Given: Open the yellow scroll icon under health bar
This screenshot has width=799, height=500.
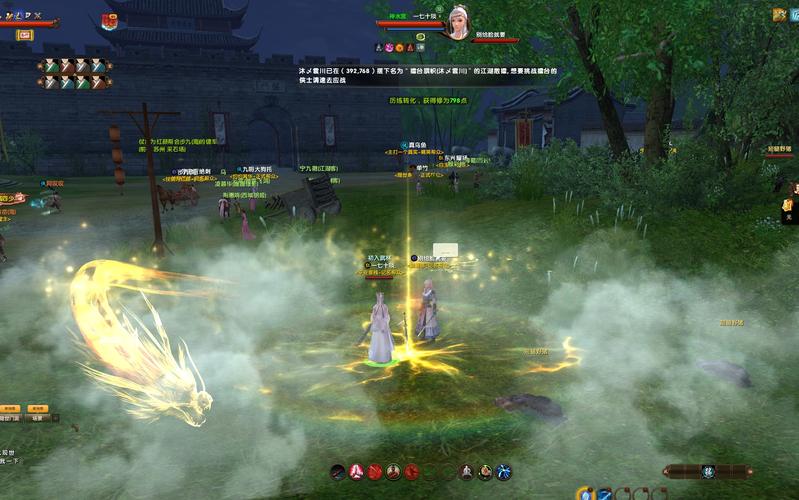Looking at the screenshot, I should (24, 35).
